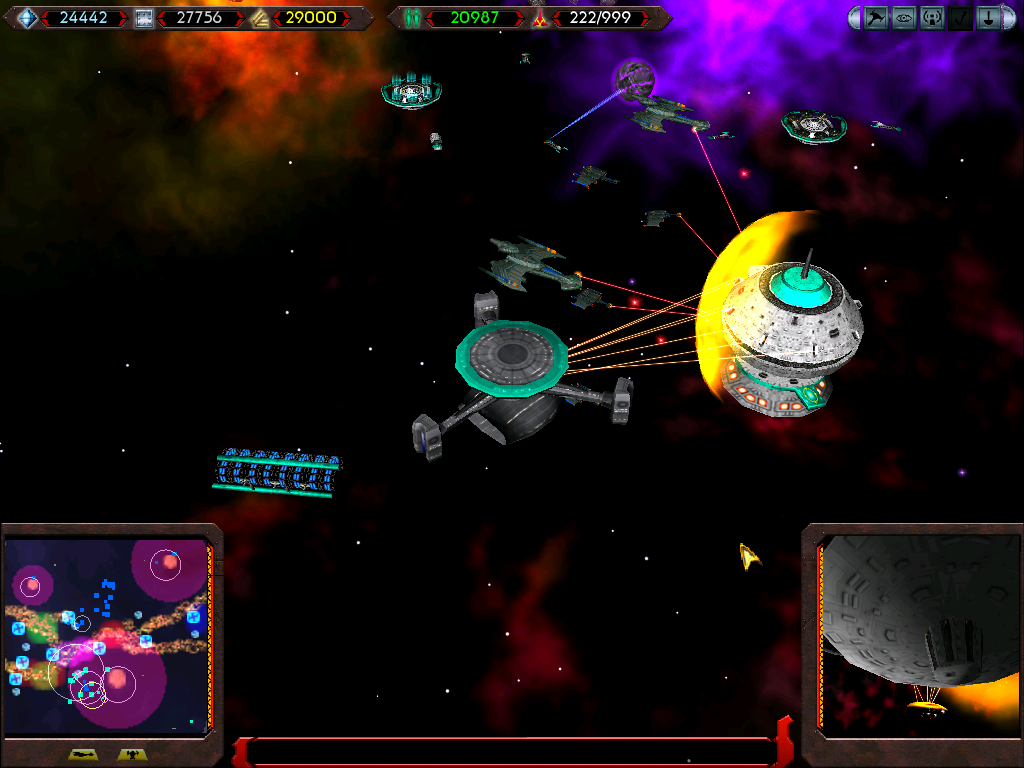Click the ship-silhouette button in the top-right toolbar
The image size is (1024, 768).
(x=876, y=18)
